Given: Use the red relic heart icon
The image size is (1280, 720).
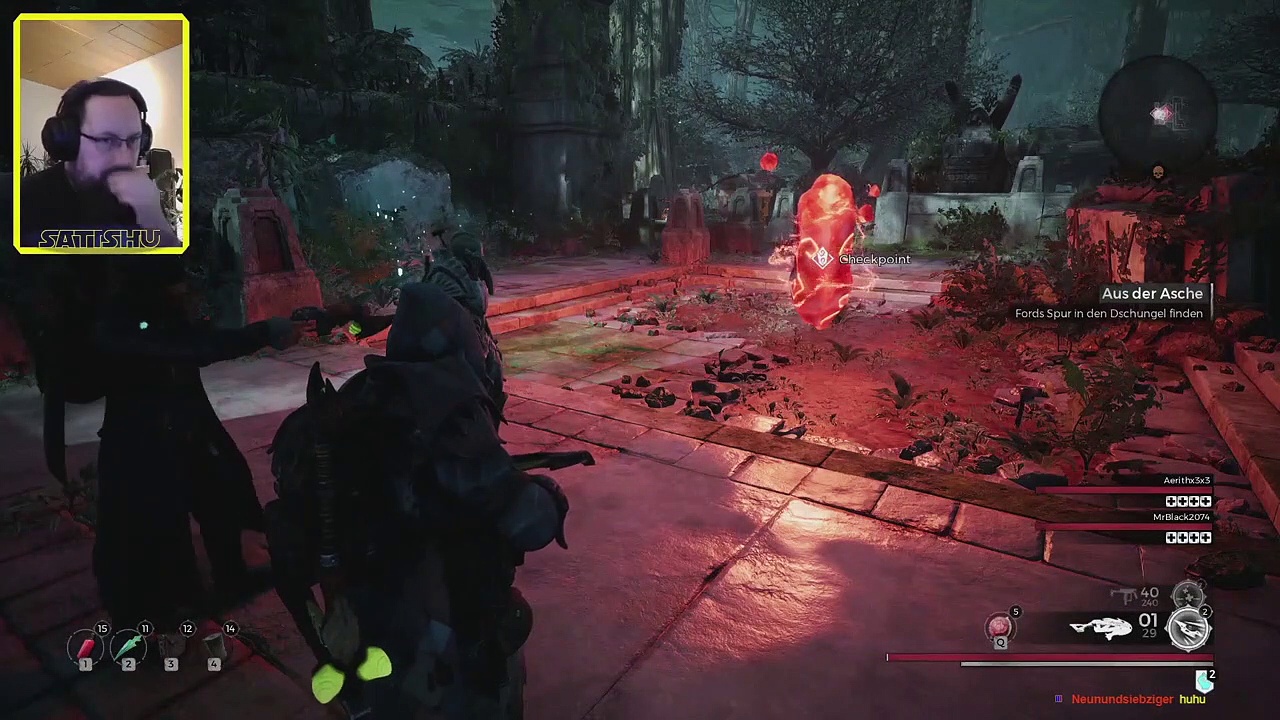Looking at the screenshot, I should pyautogui.click(x=999, y=627).
